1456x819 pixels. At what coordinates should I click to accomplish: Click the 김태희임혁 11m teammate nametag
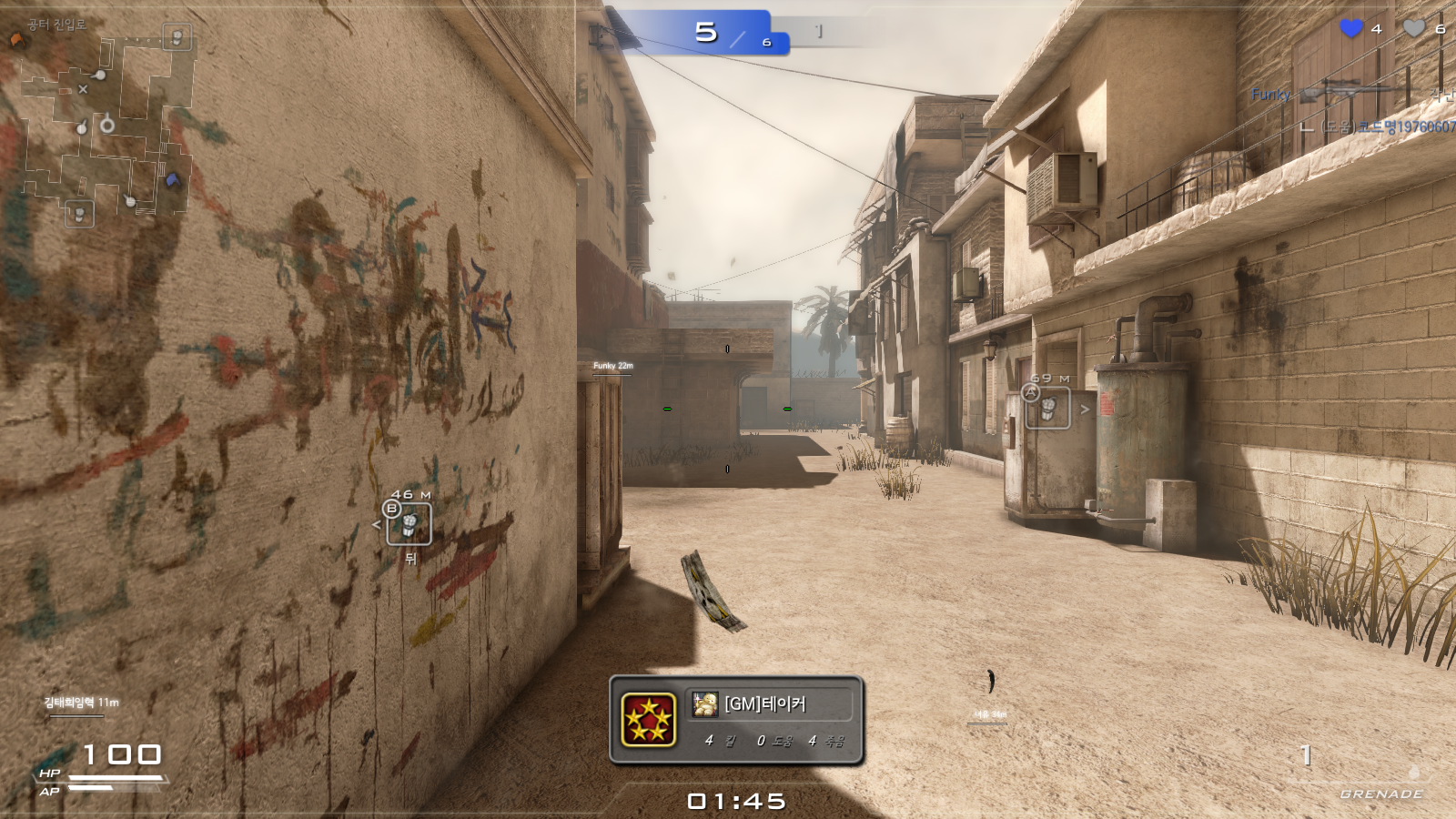point(81,703)
